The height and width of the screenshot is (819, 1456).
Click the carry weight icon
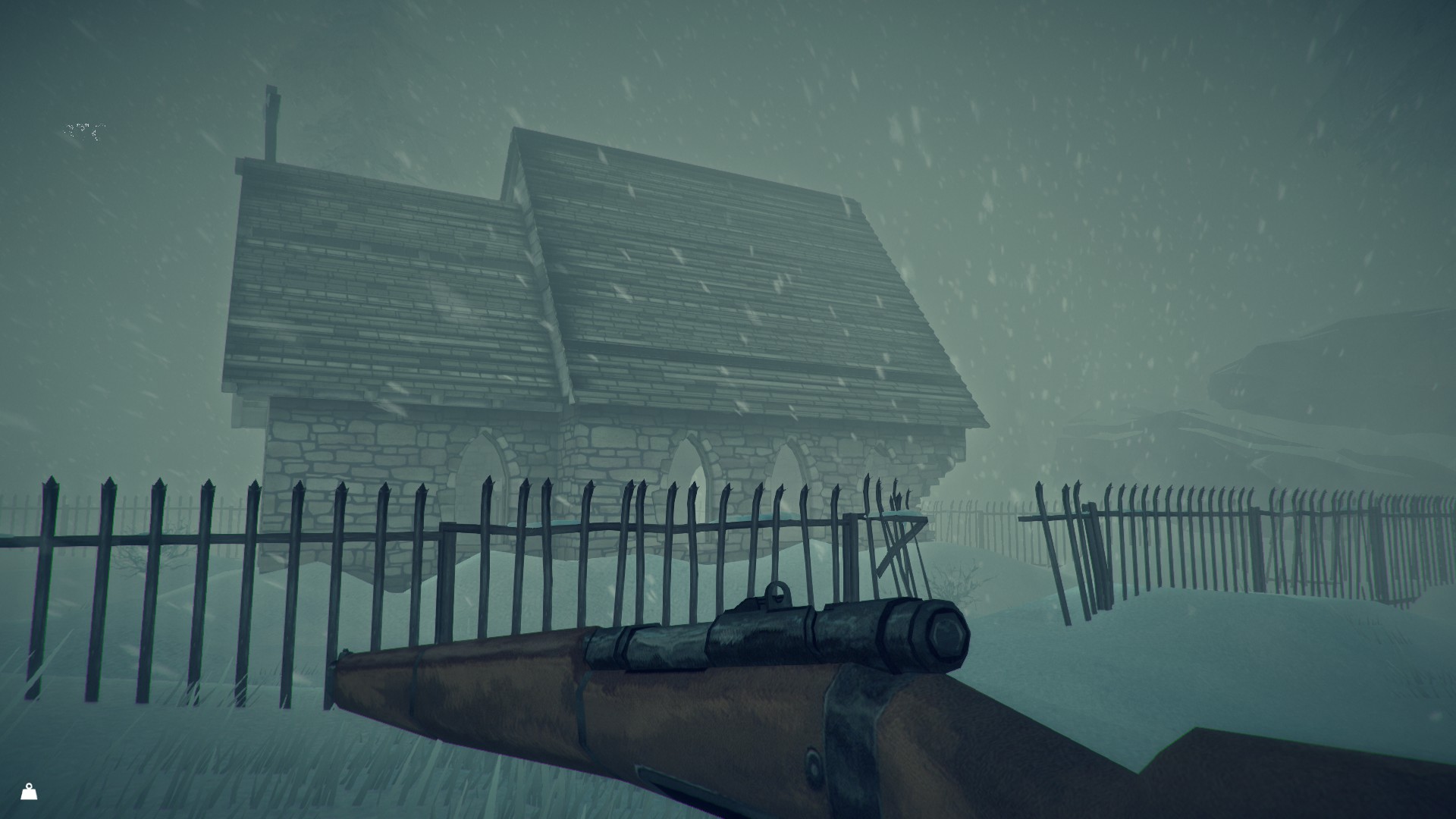[29, 792]
